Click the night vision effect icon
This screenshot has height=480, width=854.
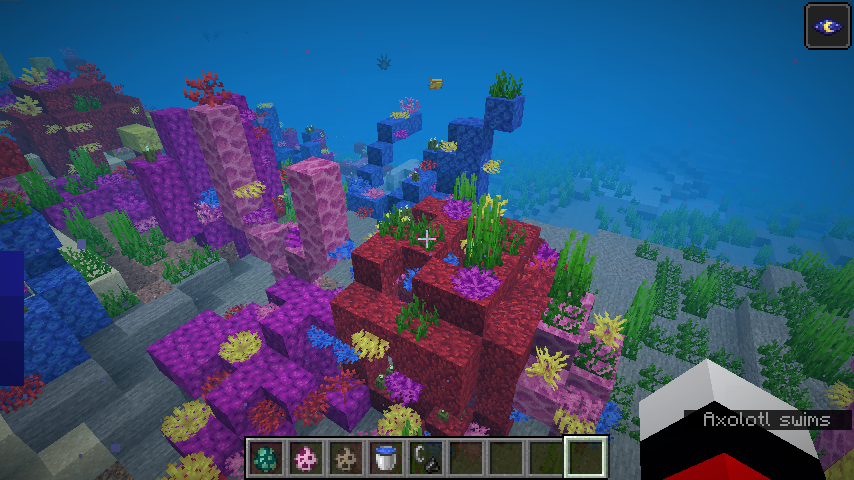click(x=828, y=26)
